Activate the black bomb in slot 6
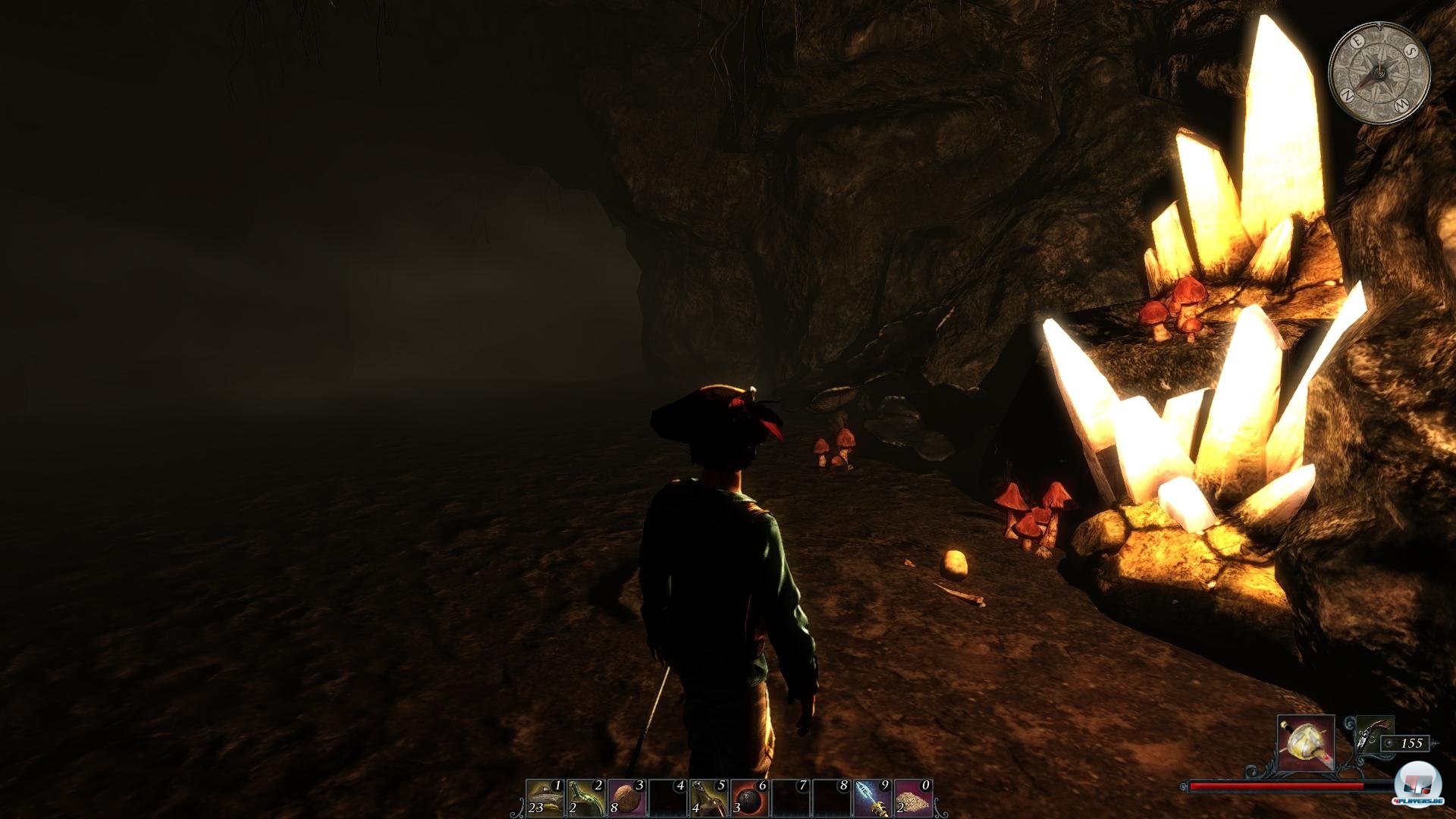Viewport: 1456px width, 819px height. point(750,798)
